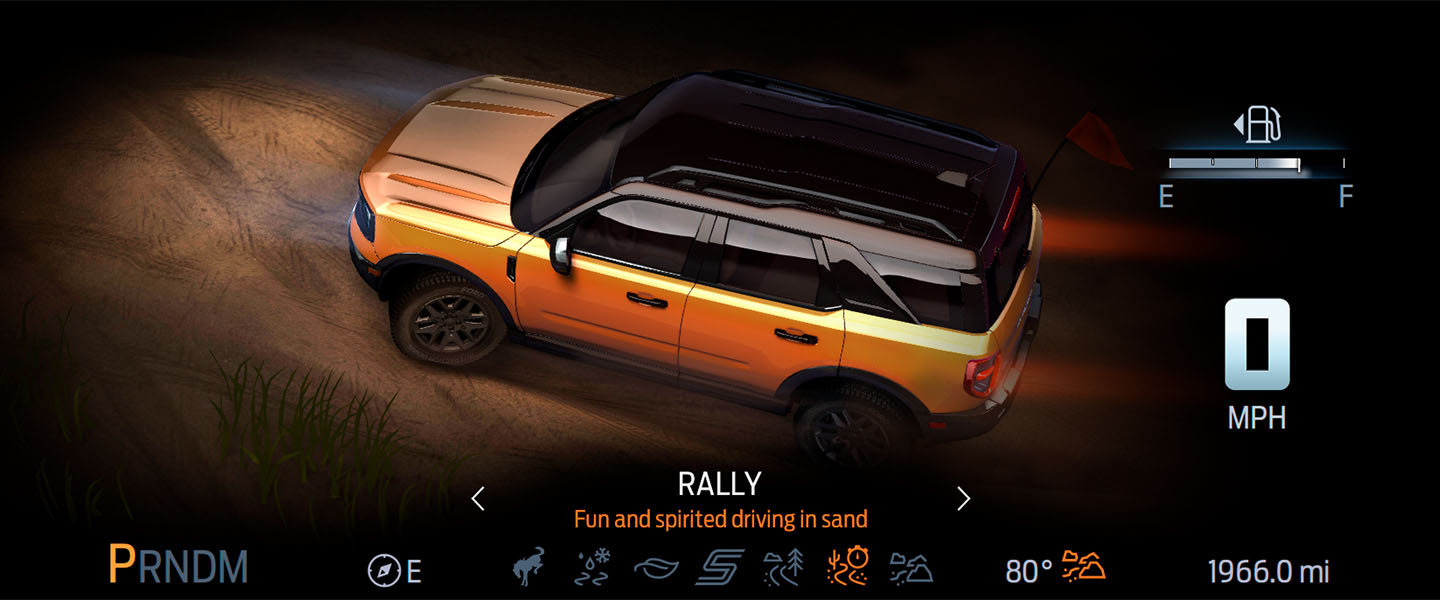
Task: Click the orange rock terrain icon beside 80°
Action: pos(1083,565)
